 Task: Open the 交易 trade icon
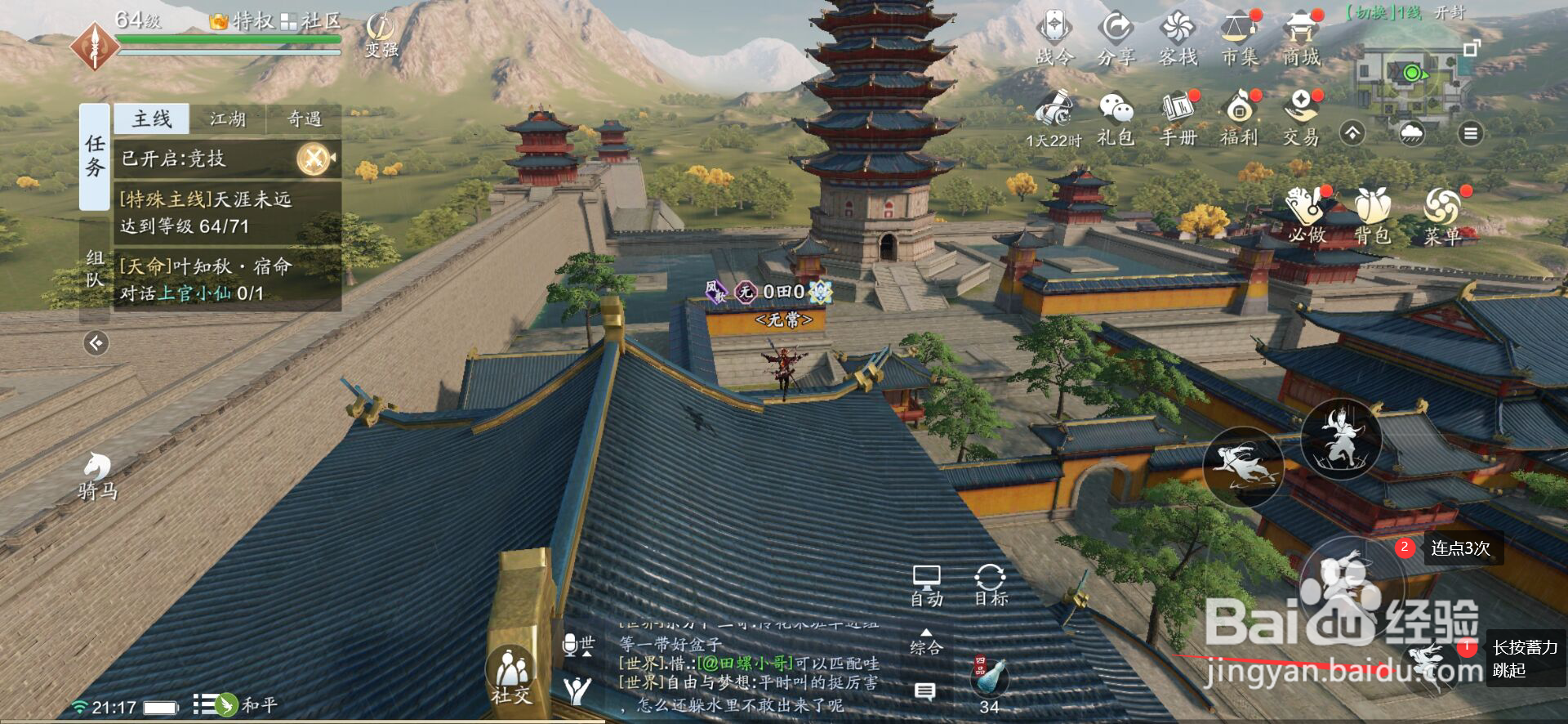point(1301,118)
